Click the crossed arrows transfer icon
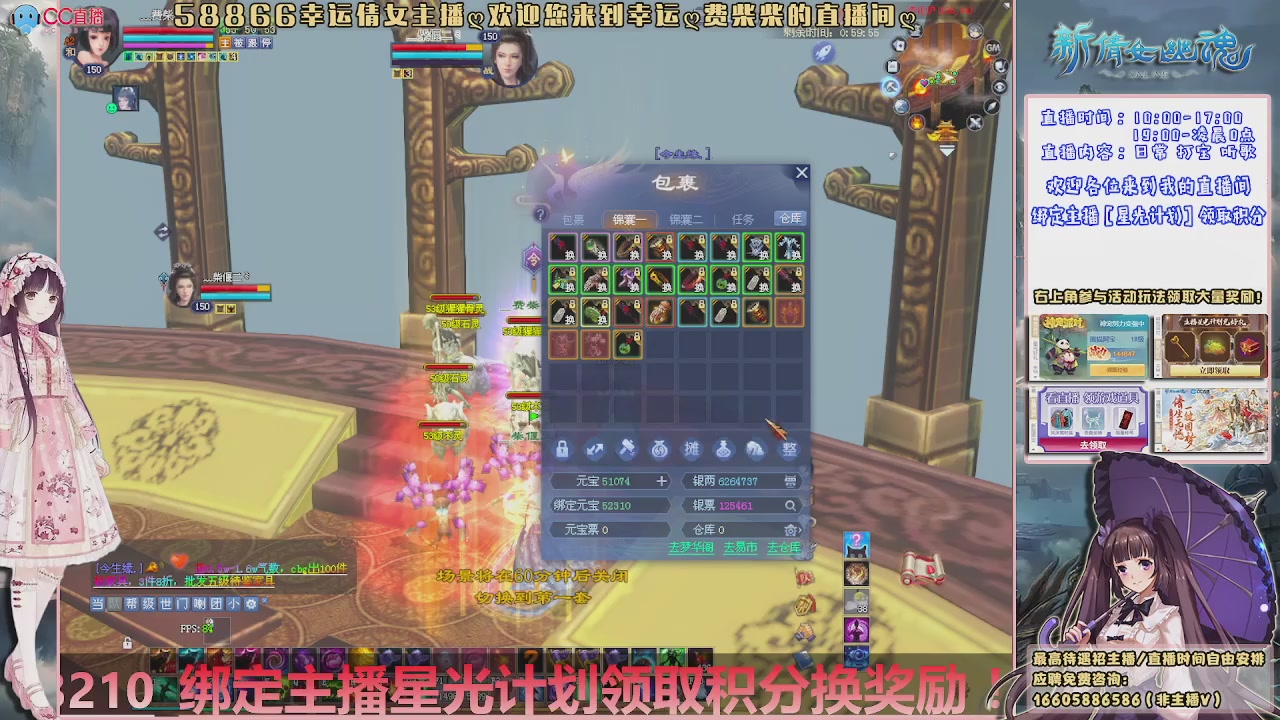 coord(594,450)
